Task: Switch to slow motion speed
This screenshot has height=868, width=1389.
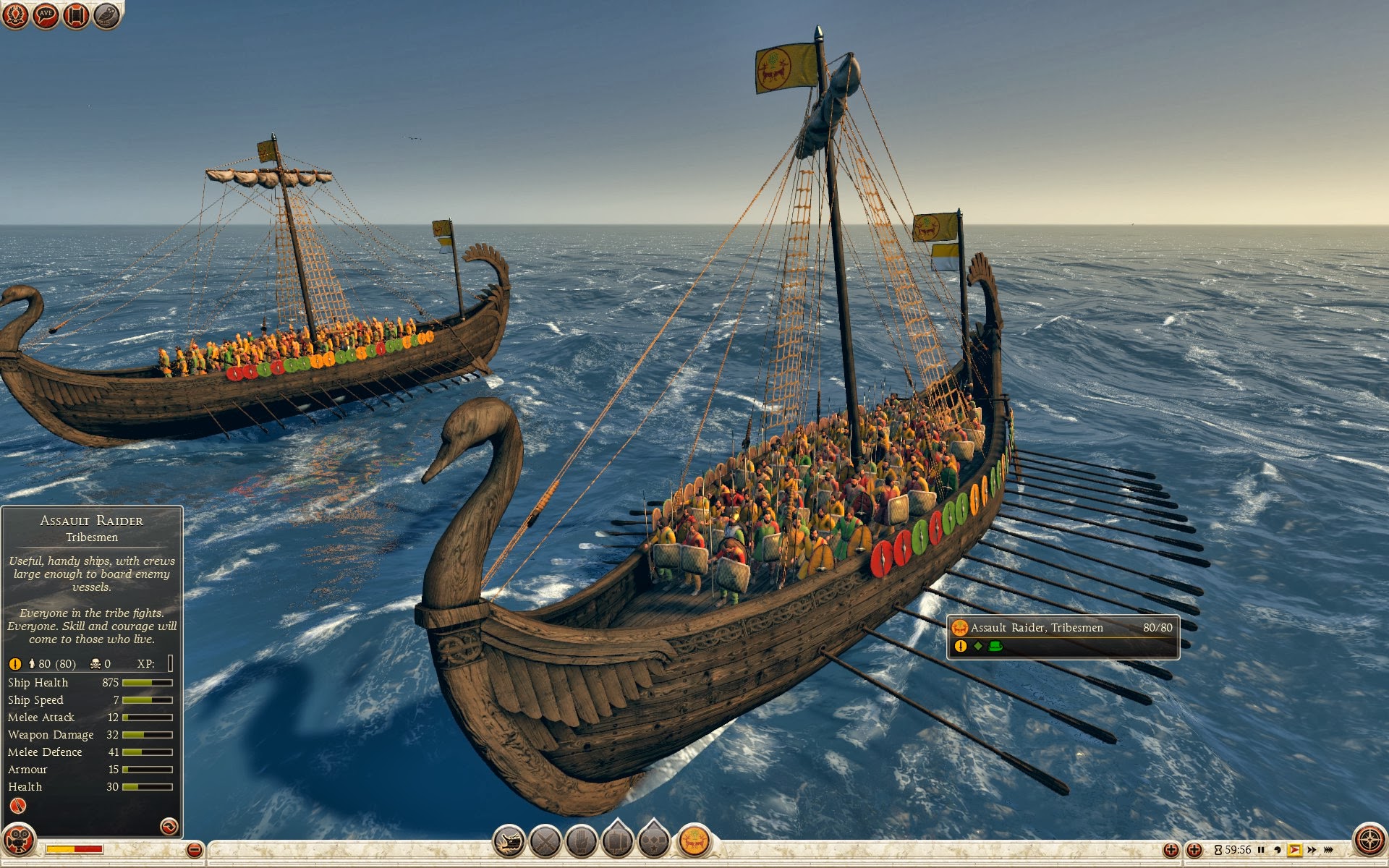Action: (1277, 850)
